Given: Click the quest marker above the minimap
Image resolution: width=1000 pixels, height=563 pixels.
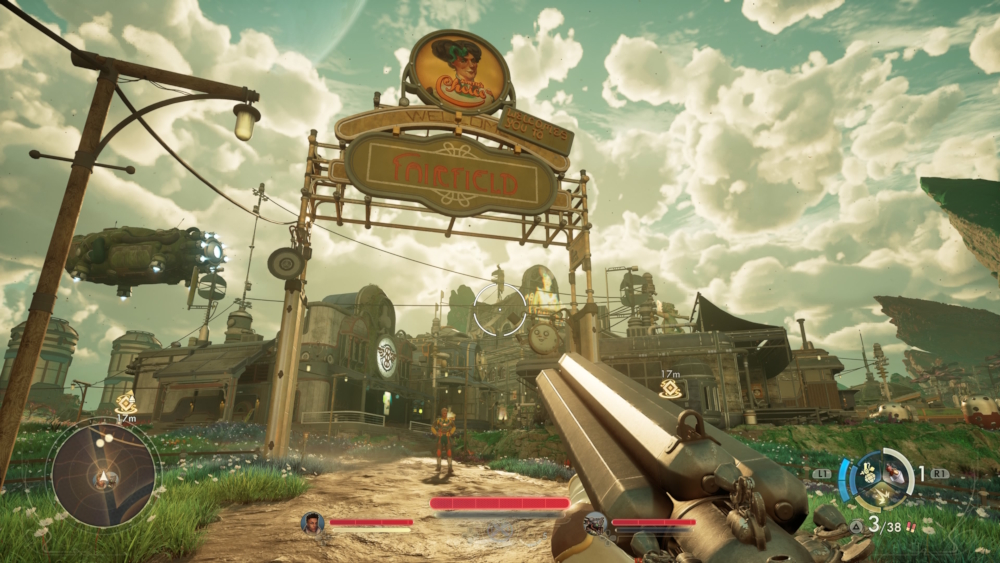Looking at the screenshot, I should click(x=126, y=401).
